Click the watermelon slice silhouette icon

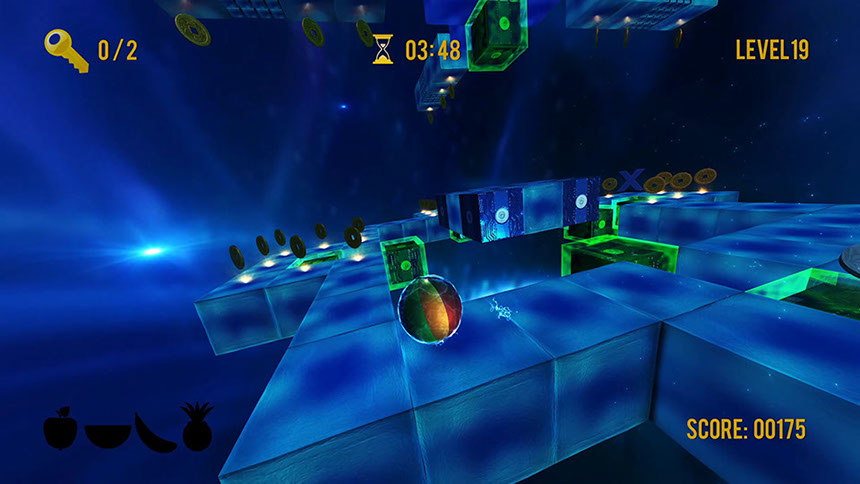pyautogui.click(x=108, y=435)
